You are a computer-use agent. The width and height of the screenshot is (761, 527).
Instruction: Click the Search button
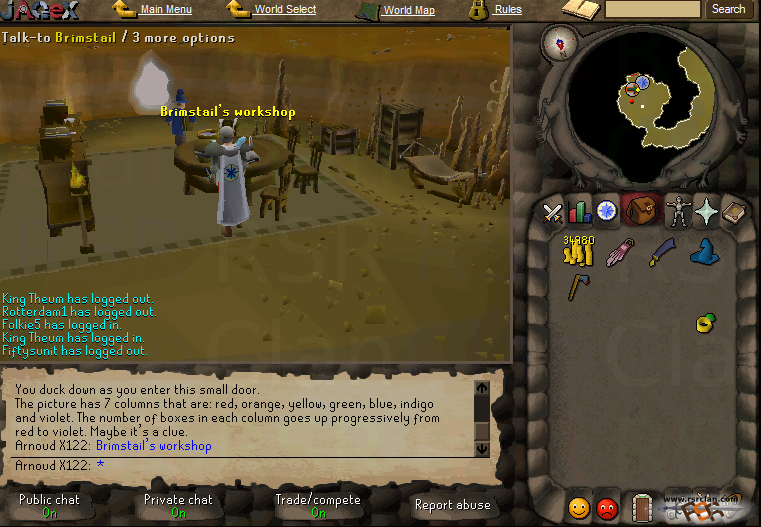point(728,9)
